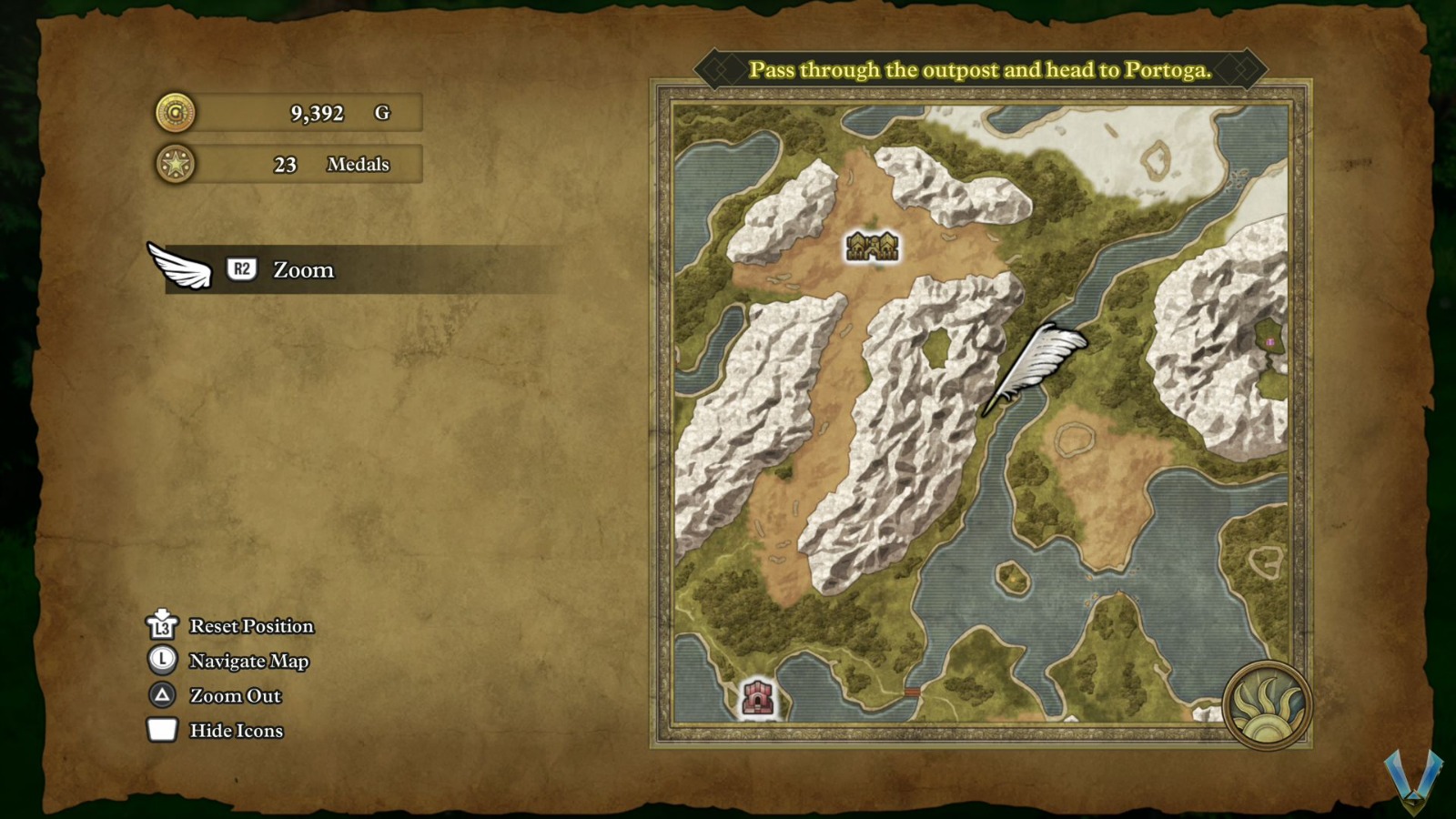Viewport: 1456px width, 819px height.
Task: Select the red castle marker on the map
Action: click(757, 698)
